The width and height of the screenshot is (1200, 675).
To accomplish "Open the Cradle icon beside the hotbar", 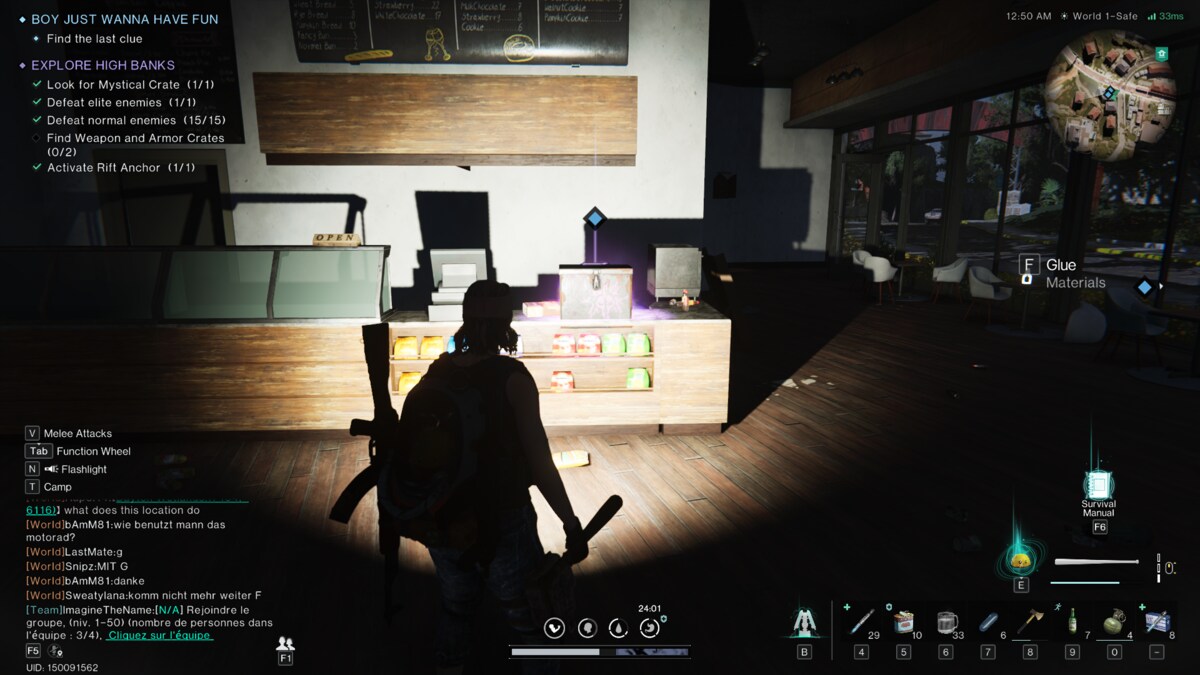I will pos(804,622).
